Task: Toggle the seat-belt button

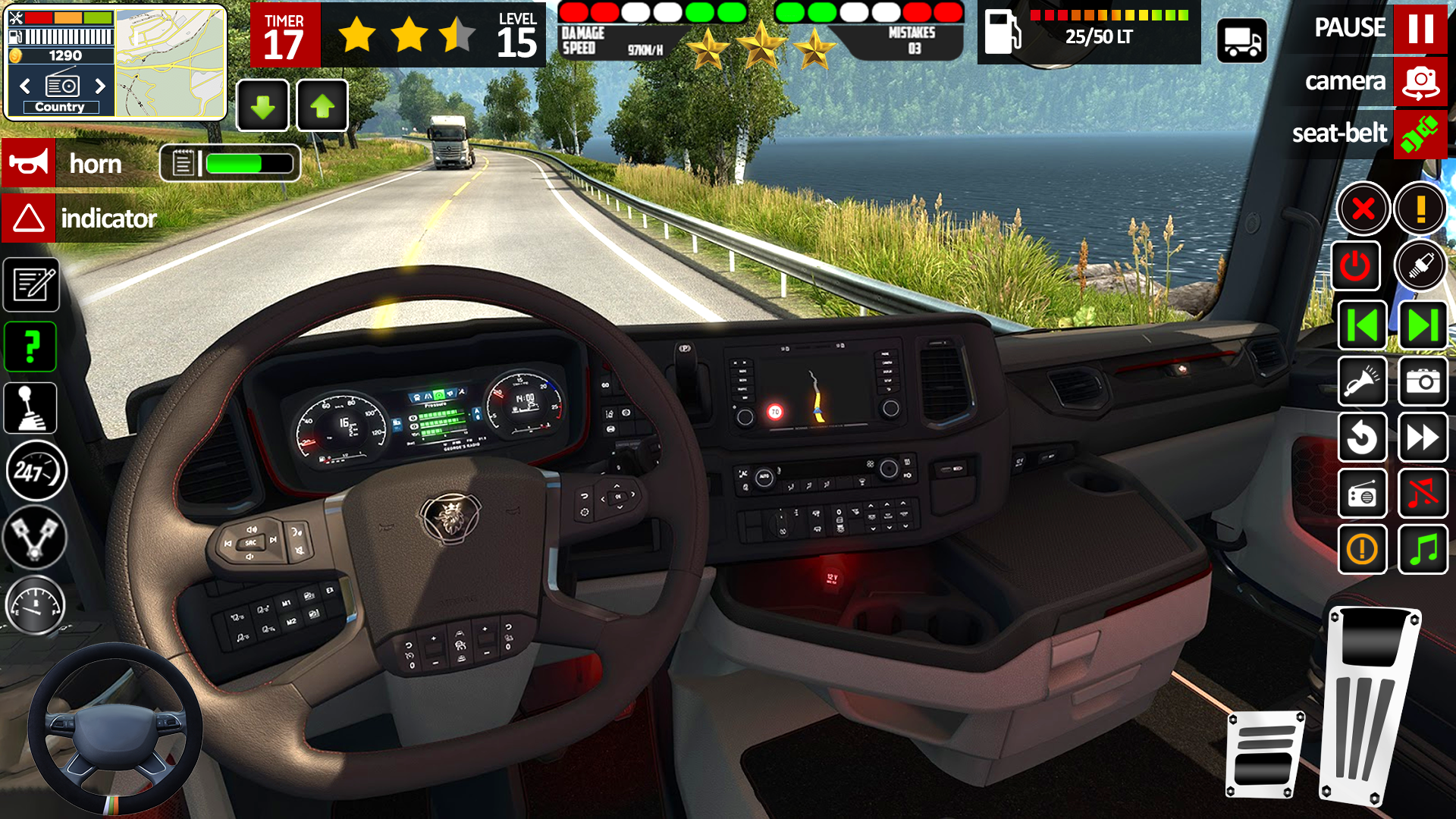Action: [1420, 134]
